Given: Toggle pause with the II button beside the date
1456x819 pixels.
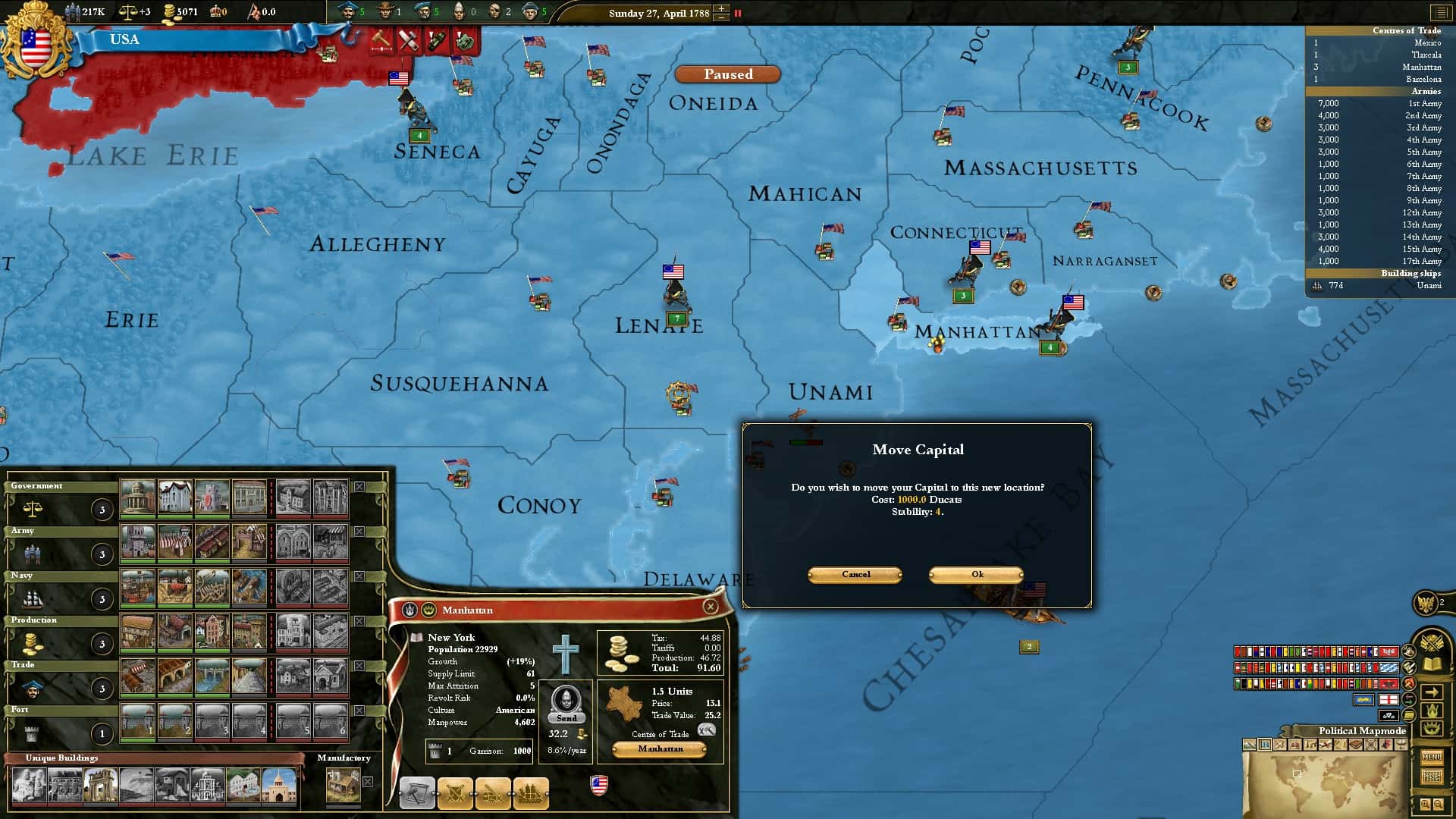Looking at the screenshot, I should (736, 13).
